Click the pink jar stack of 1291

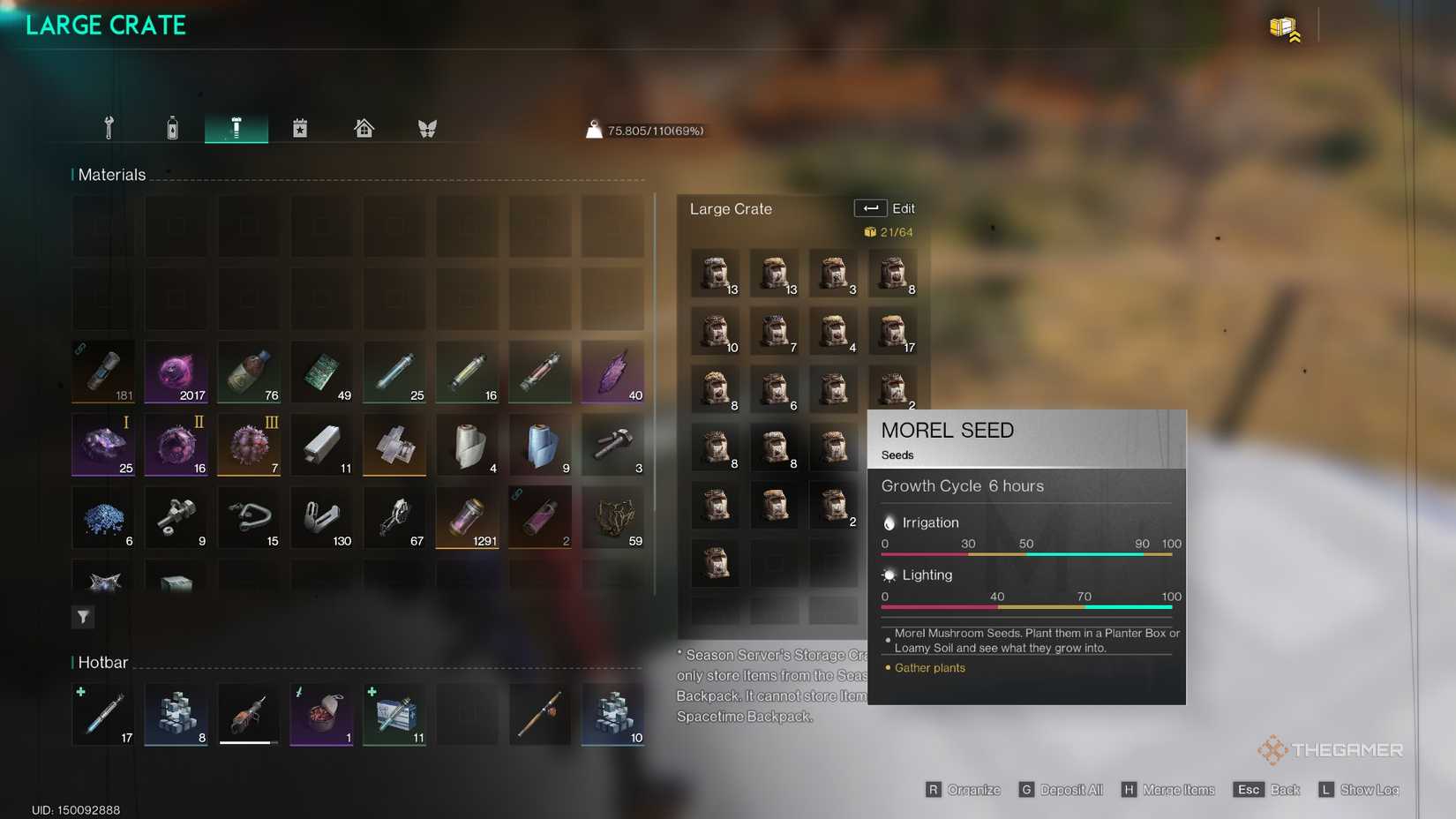467,517
